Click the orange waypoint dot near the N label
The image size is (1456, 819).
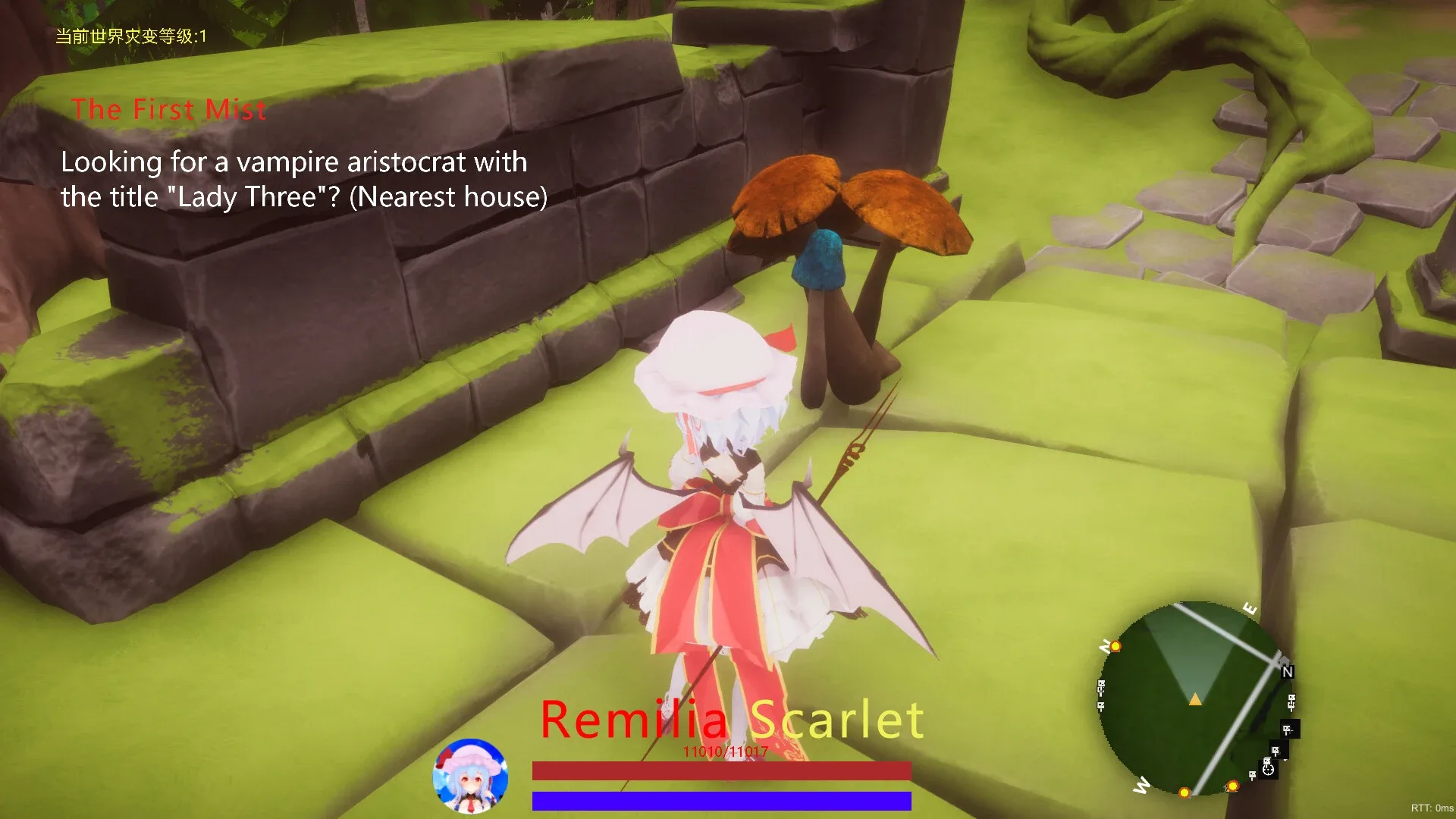pos(1116,647)
